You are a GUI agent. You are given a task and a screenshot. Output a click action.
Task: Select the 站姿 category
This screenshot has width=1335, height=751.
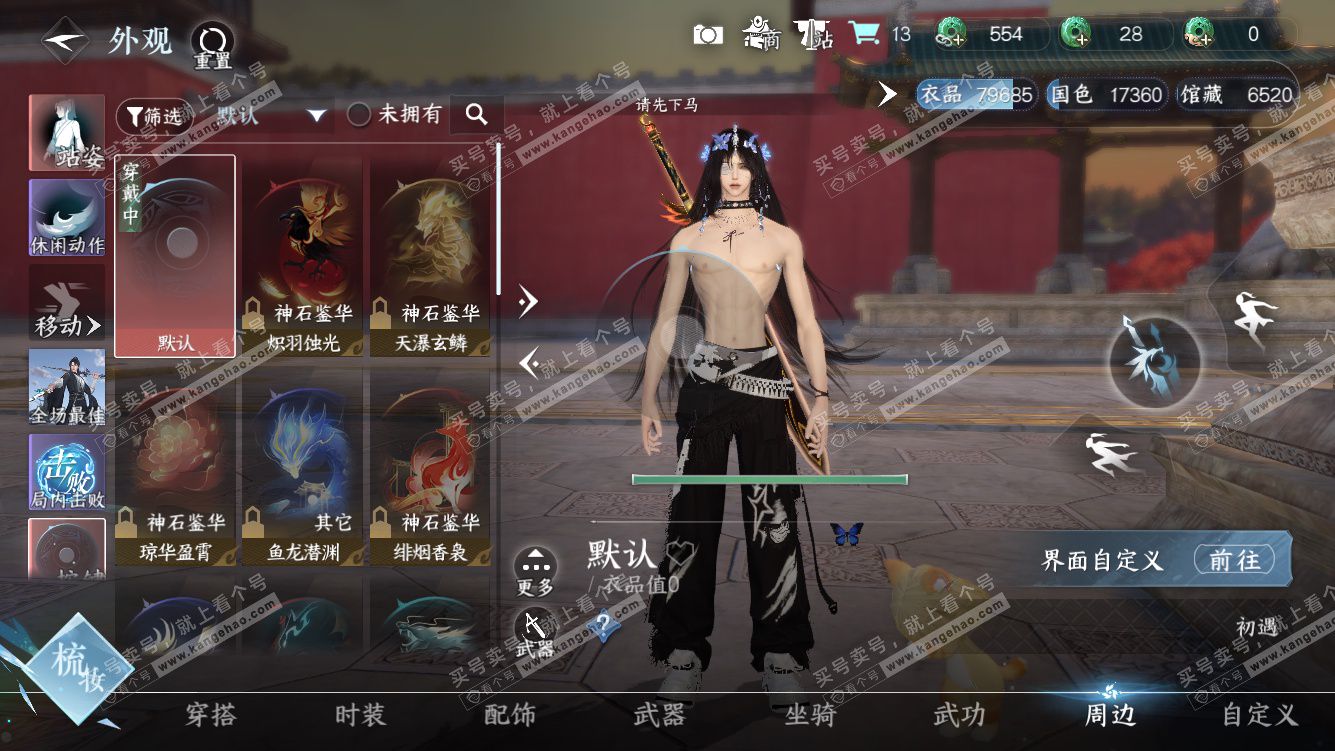[67, 132]
